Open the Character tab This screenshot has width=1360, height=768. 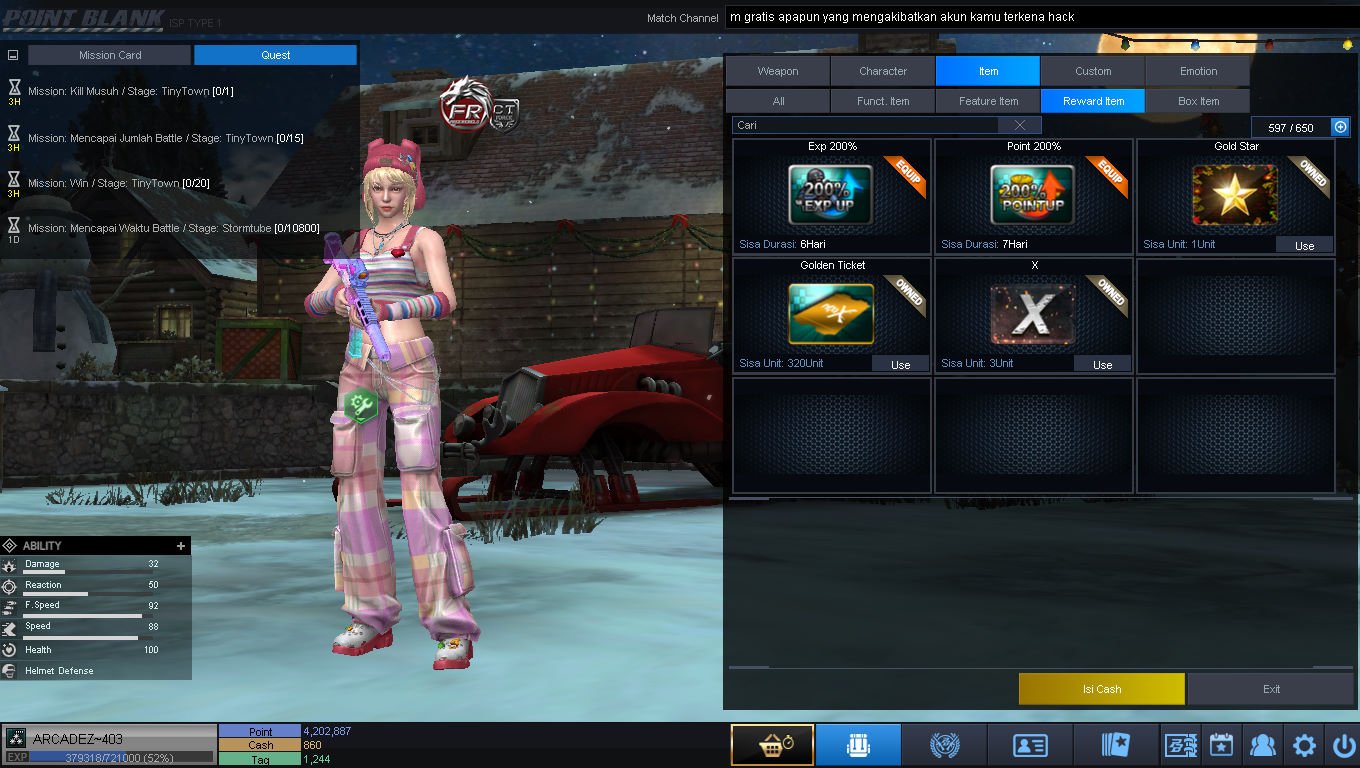(883, 71)
